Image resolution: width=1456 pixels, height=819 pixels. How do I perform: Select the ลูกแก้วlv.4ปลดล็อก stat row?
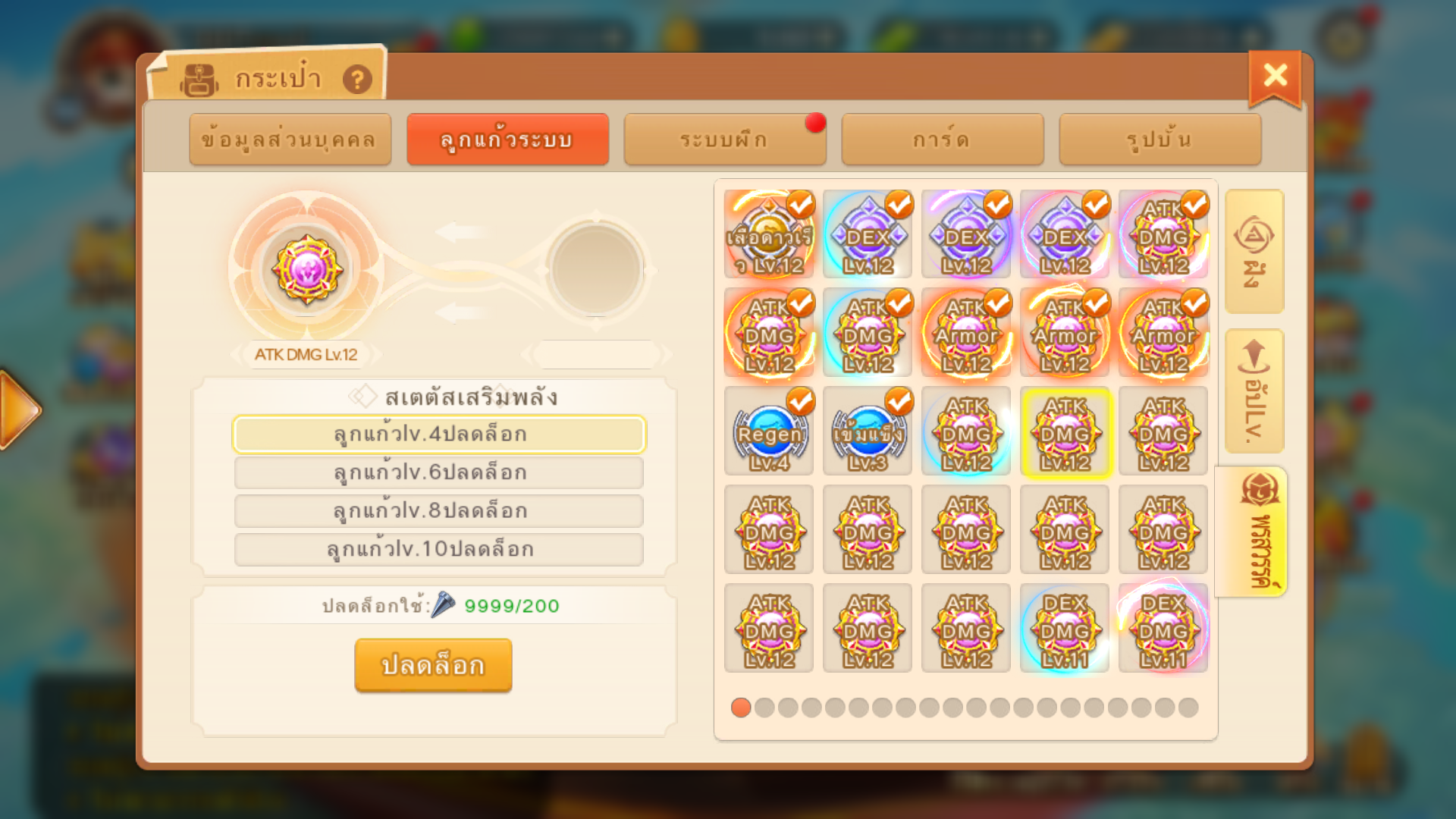pyautogui.click(x=439, y=435)
